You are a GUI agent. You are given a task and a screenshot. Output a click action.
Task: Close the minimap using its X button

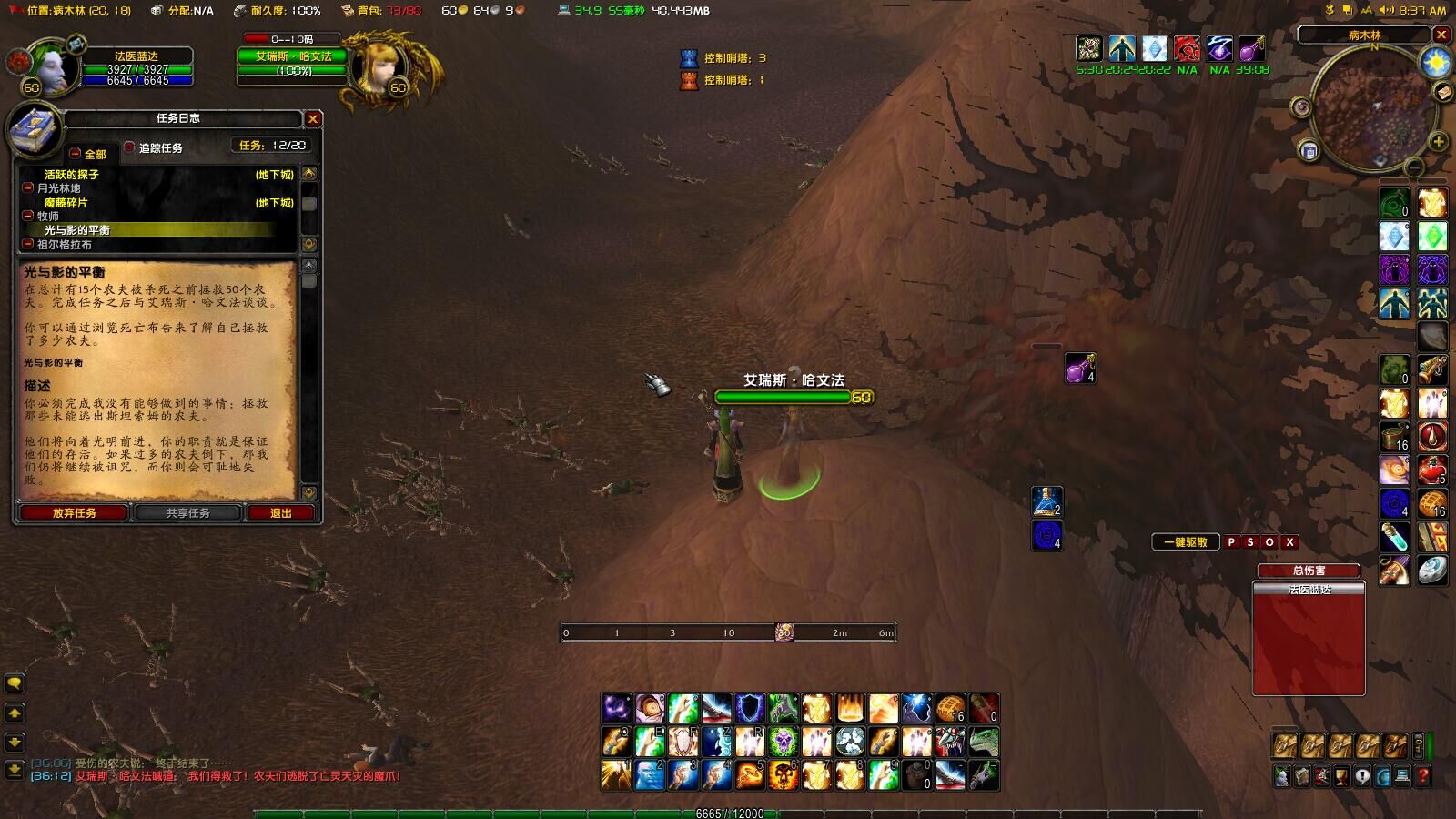coord(1441,35)
